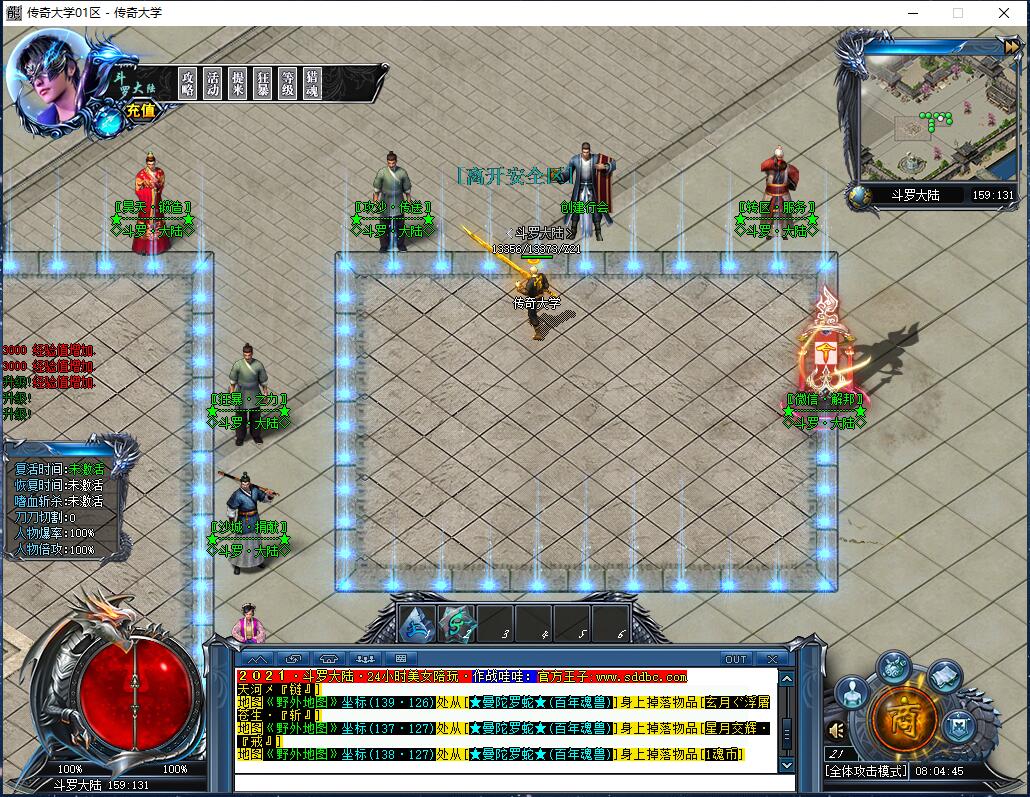Use the blue crystal skill in slot 1
Screen dimensions: 1030x797
coord(418,624)
